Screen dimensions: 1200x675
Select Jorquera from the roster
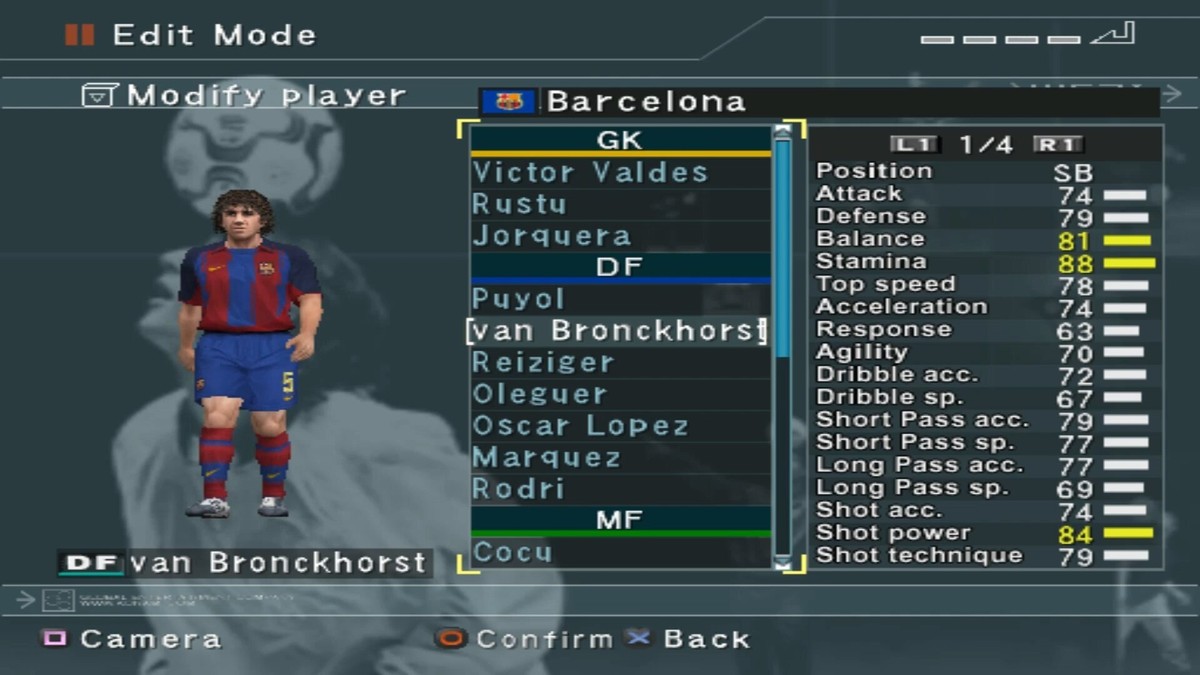(552, 236)
